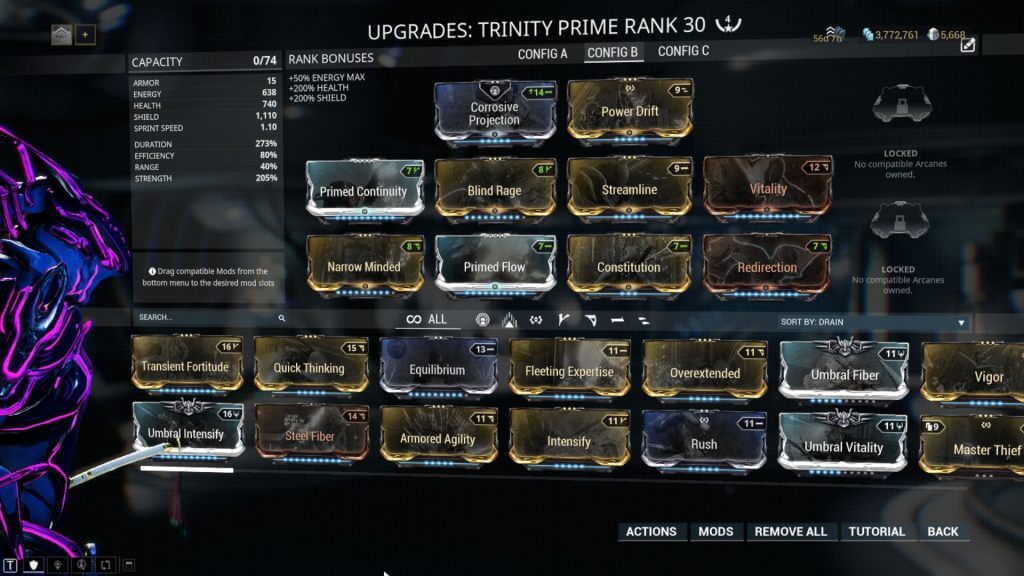Choose Transient Fortitude from the mod list
1024x576 pixels.
pyautogui.click(x=186, y=367)
